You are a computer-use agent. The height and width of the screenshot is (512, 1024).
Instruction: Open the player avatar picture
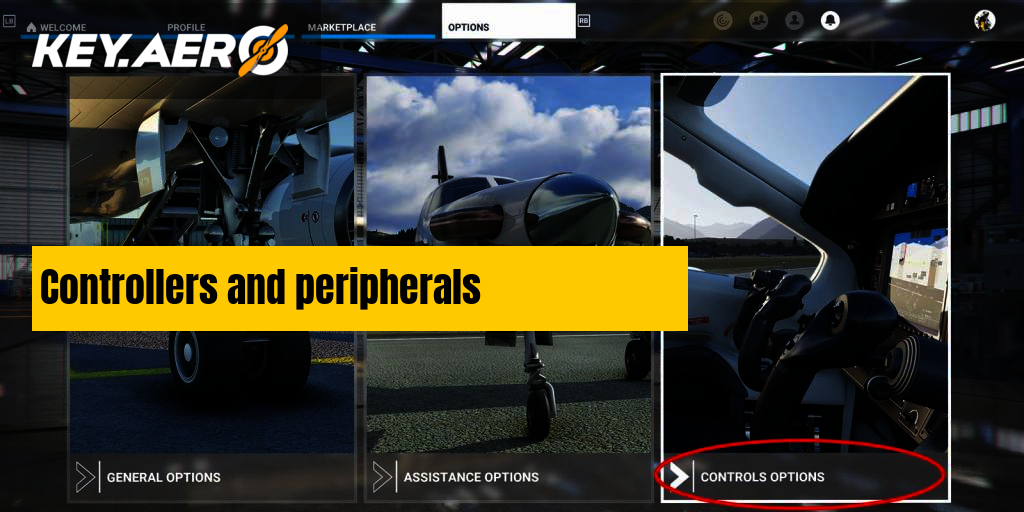(984, 20)
